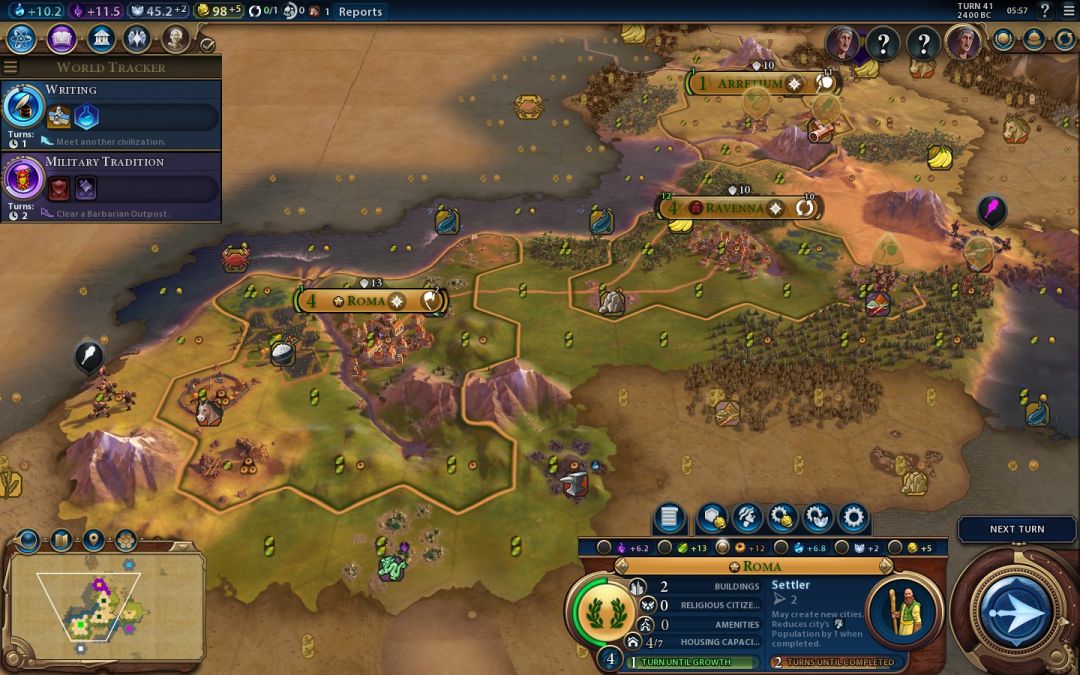Viewport: 1080px width, 675px height.
Task: Select the Military Tradition civic entry
Action: point(110,181)
